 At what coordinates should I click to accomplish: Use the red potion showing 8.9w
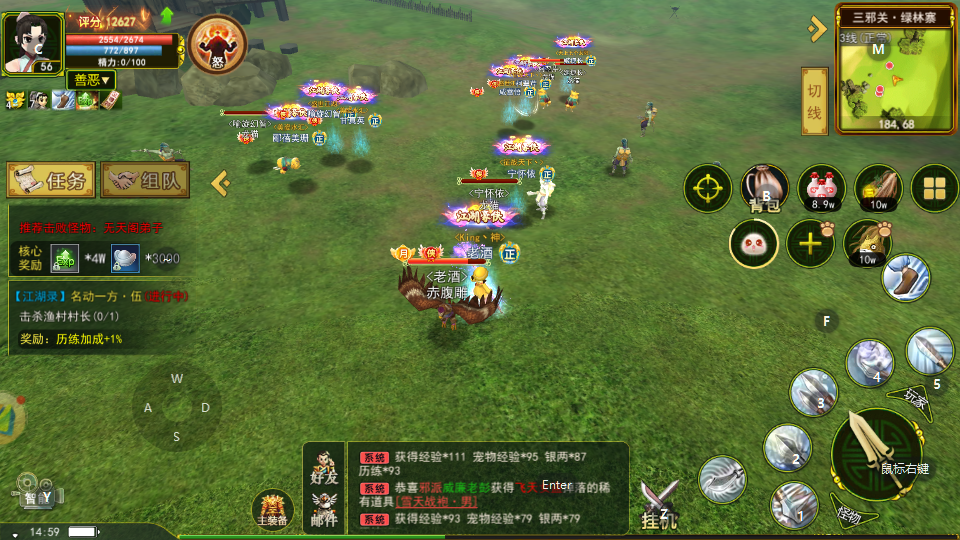click(x=821, y=188)
